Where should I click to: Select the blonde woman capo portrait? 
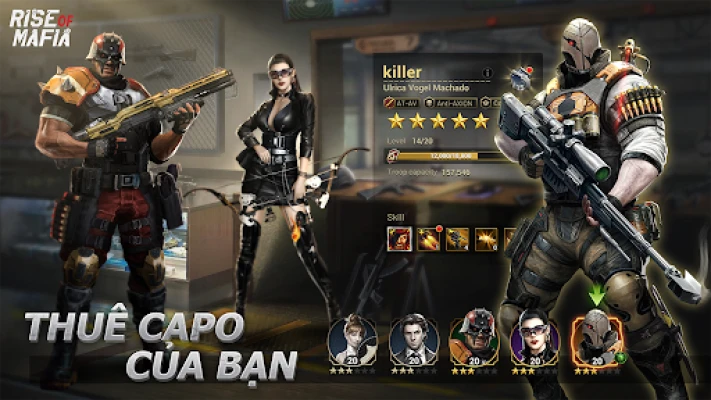352,340
